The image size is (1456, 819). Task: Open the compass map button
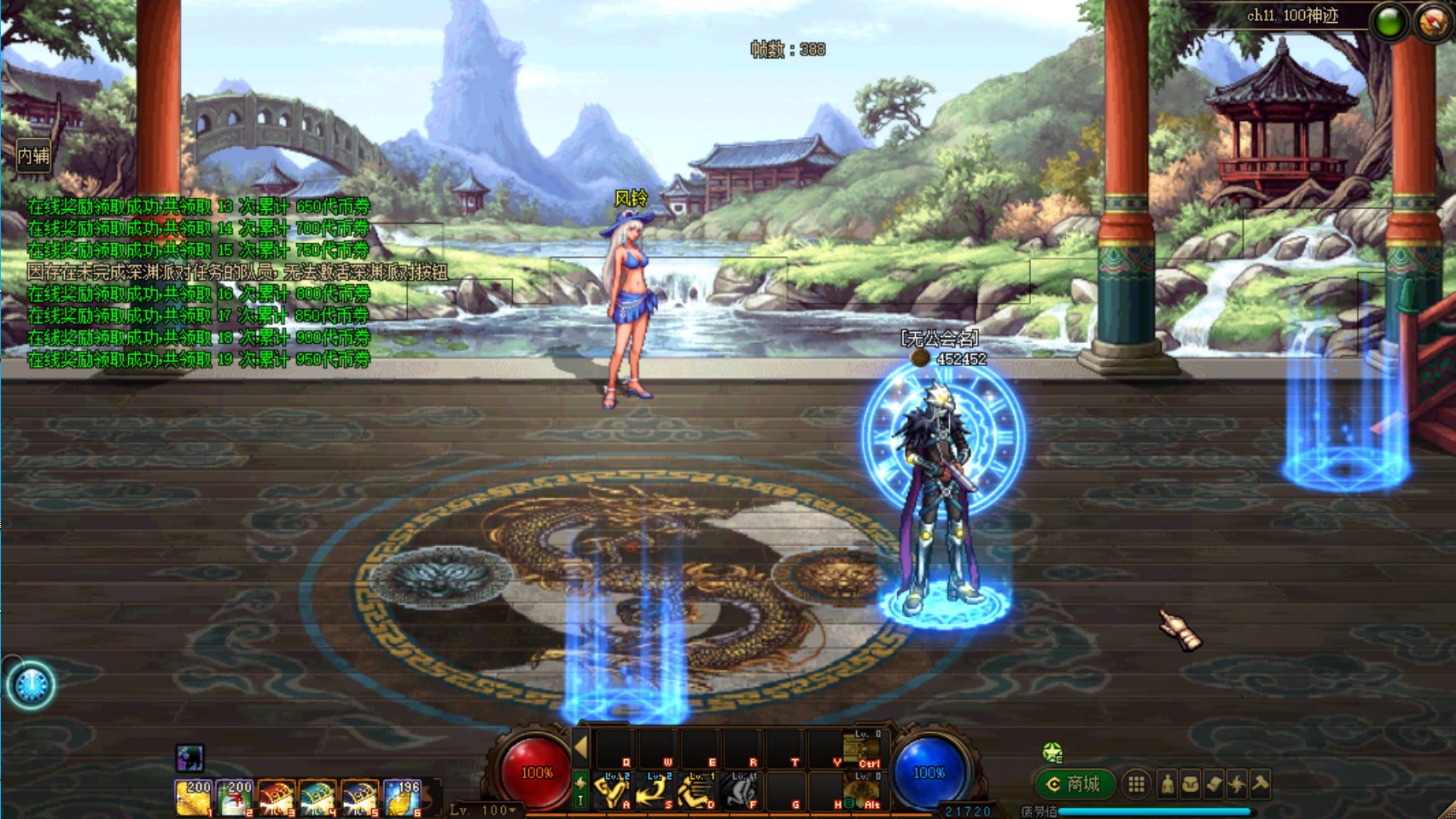[1433, 22]
